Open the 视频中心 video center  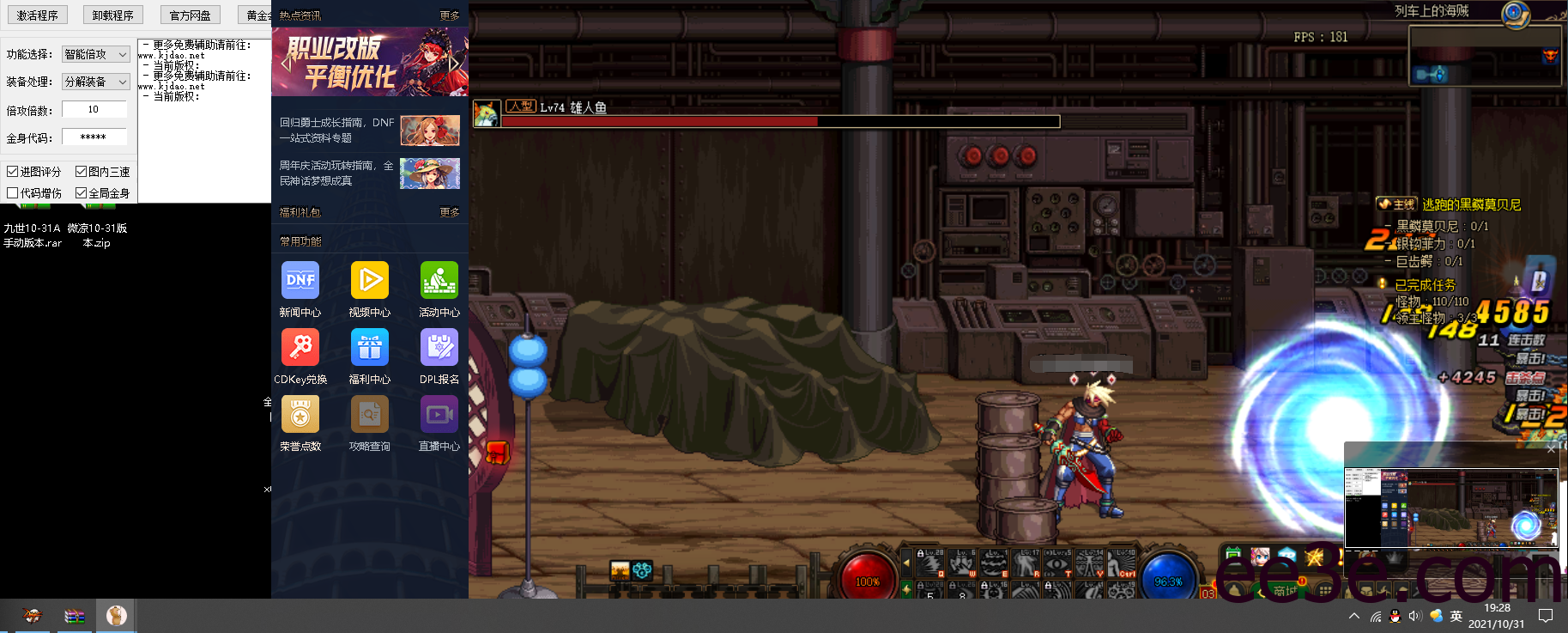coord(369,281)
